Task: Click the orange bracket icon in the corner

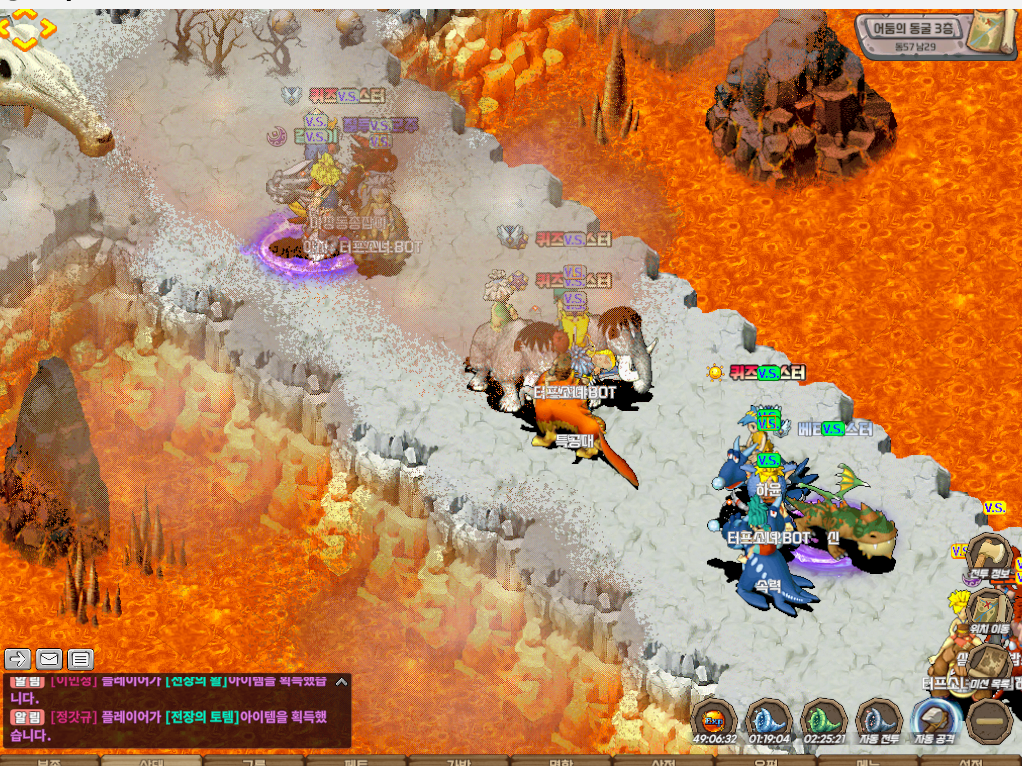Action: coord(27,30)
